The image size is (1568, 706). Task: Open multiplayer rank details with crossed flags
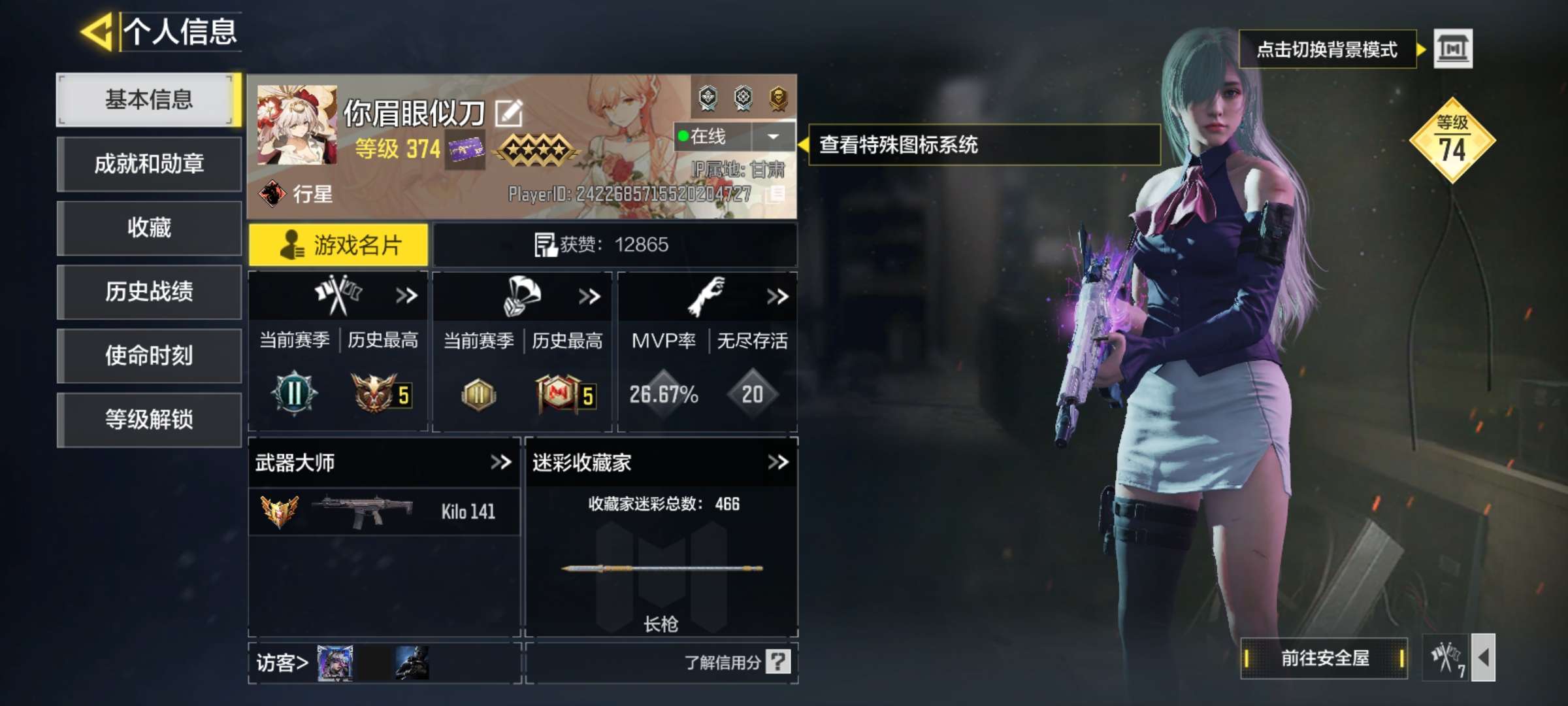(x=338, y=295)
